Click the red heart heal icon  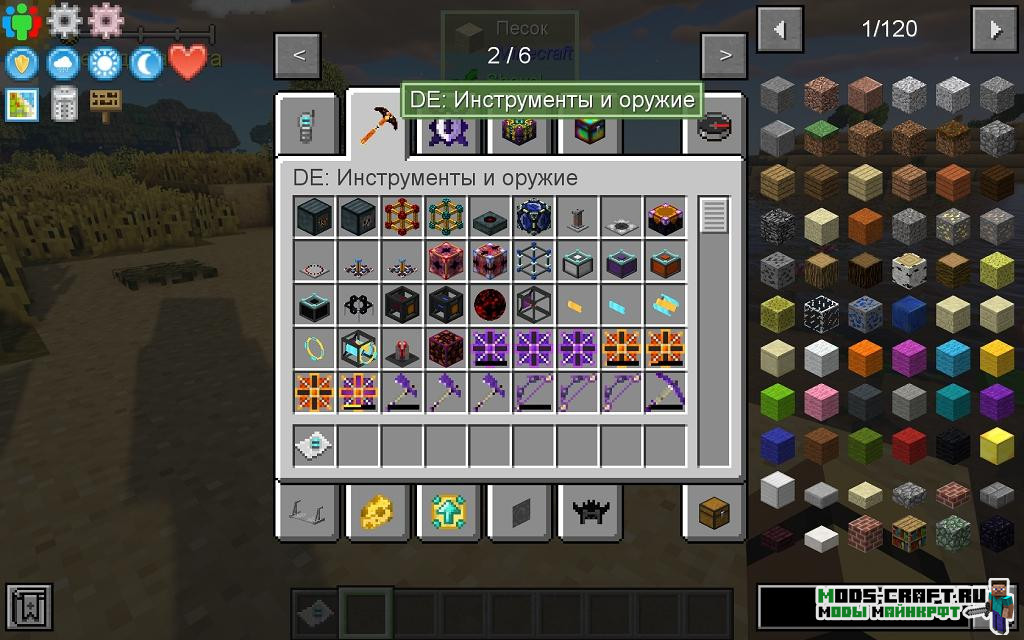point(188,62)
